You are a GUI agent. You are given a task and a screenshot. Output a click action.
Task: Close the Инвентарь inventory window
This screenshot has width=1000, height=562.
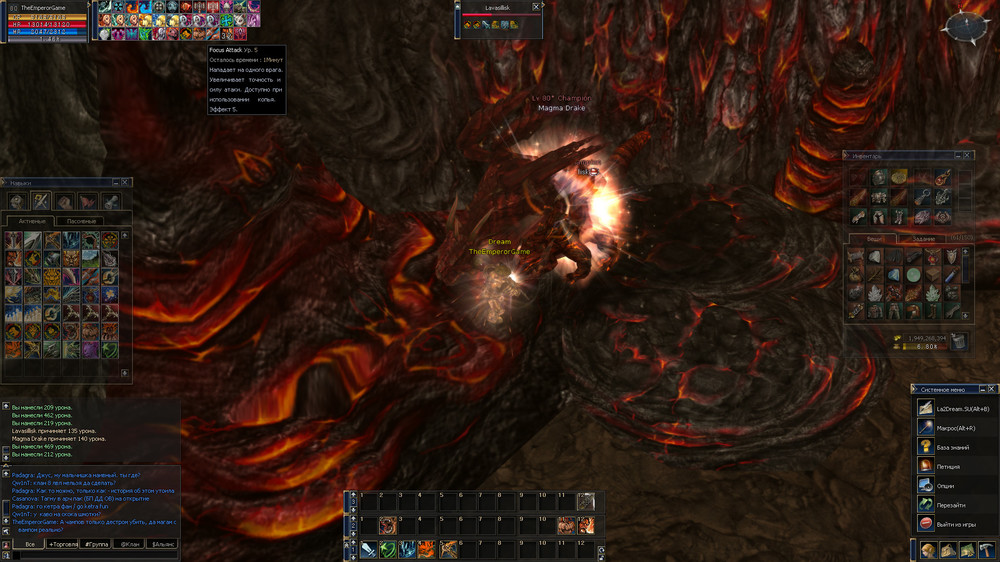tap(968, 156)
